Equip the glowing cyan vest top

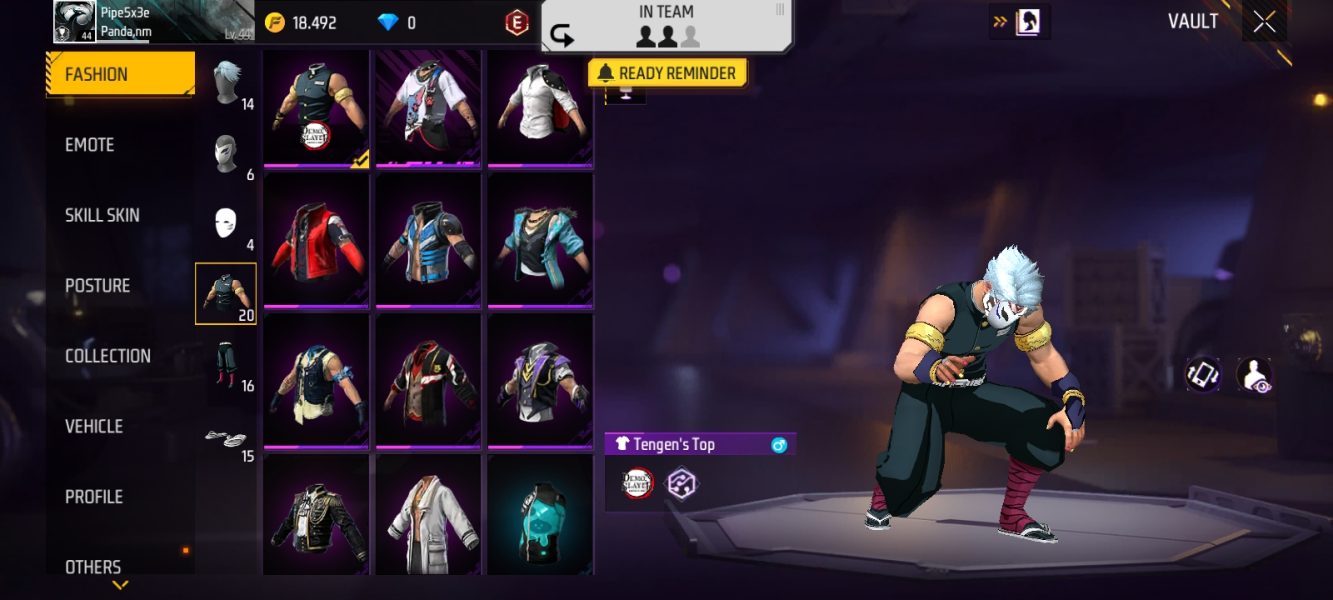(x=540, y=515)
